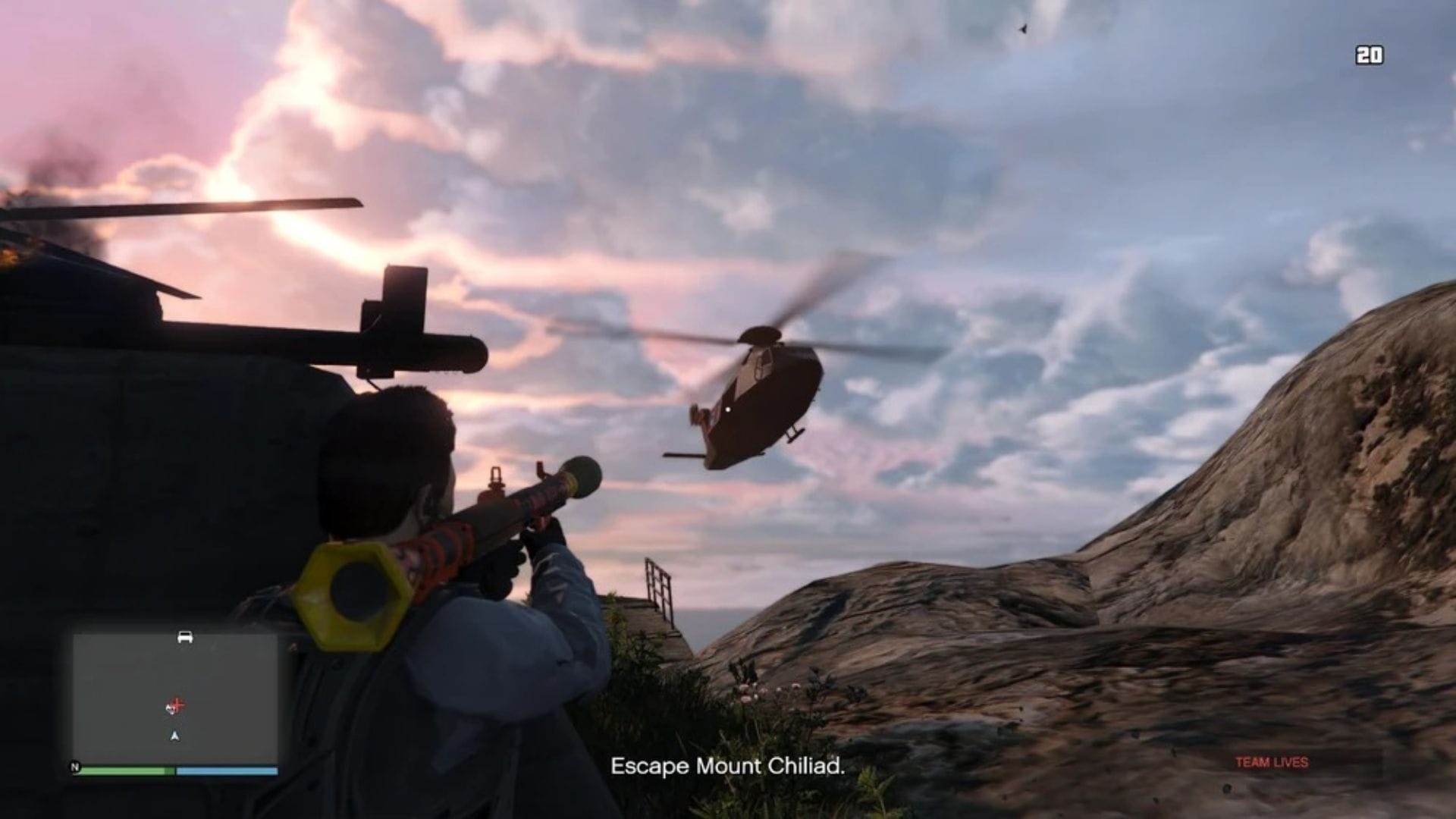Click the N compass indicator on the minimap
Image resolution: width=1456 pixels, height=819 pixels.
tap(74, 767)
